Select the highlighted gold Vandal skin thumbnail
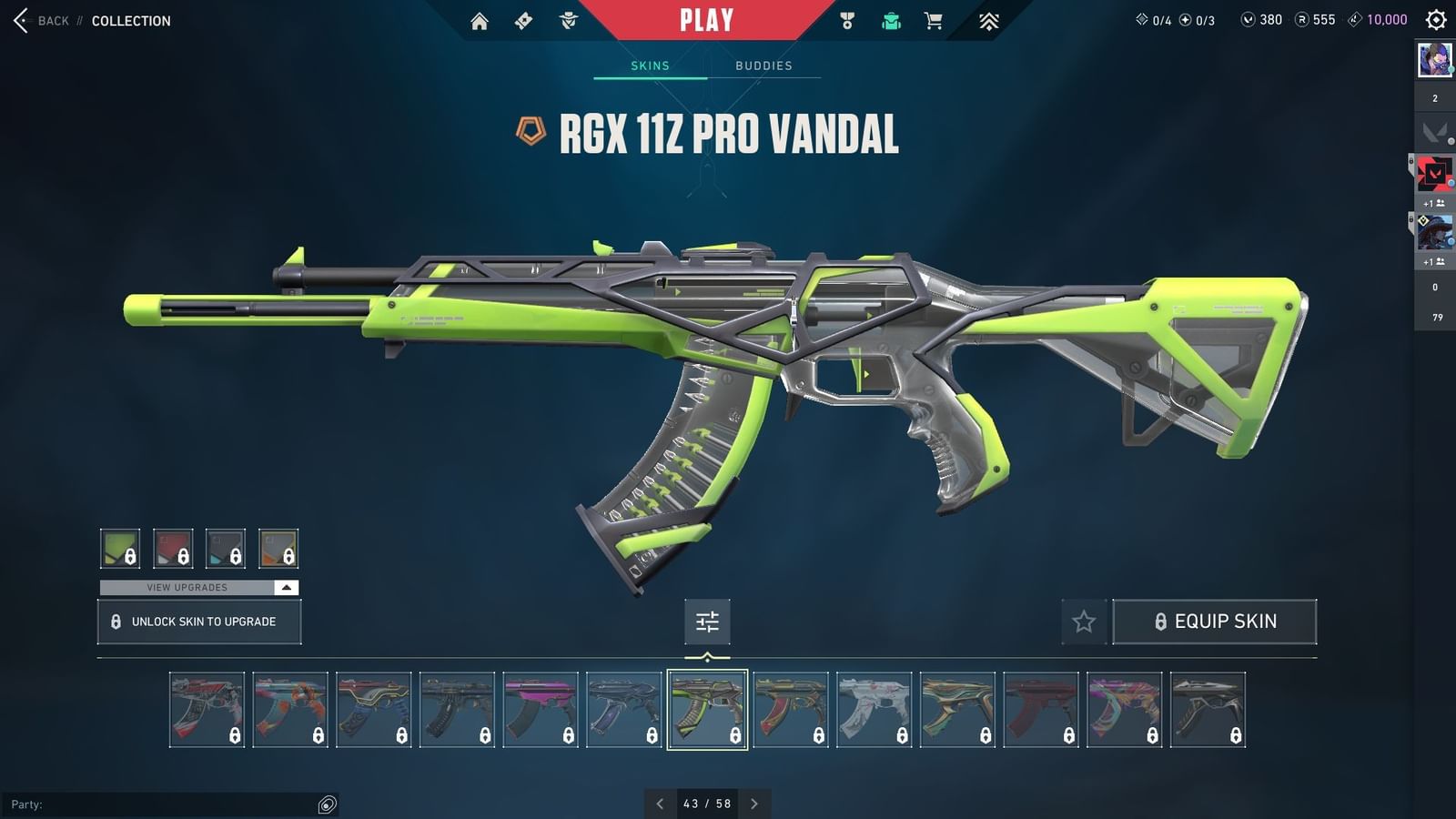This screenshot has height=819, width=1456. [x=707, y=709]
